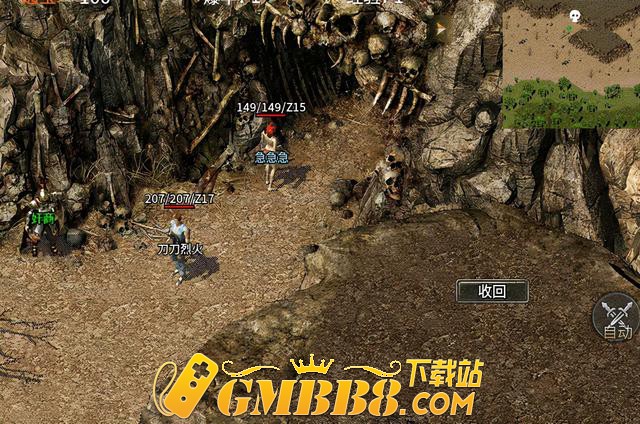This screenshot has width=640, height=424.
Task: Open the minimap
Action: click(x=570, y=64)
